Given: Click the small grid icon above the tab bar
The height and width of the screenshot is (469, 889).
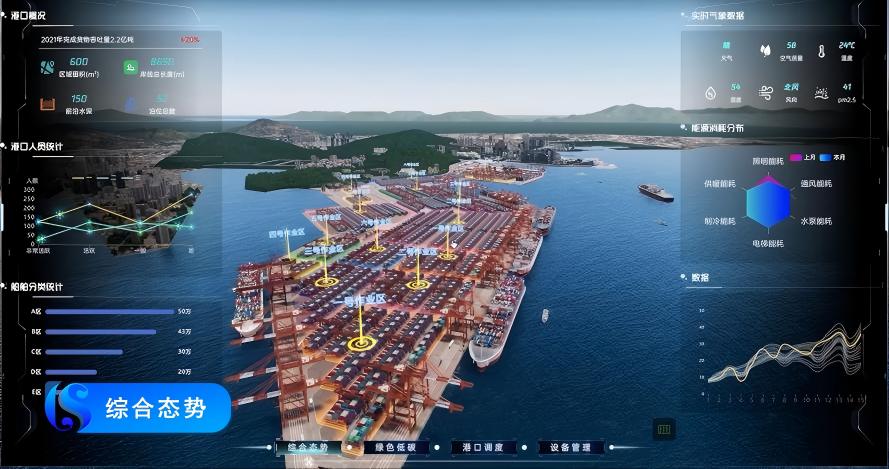Looking at the screenshot, I should tap(664, 429).
